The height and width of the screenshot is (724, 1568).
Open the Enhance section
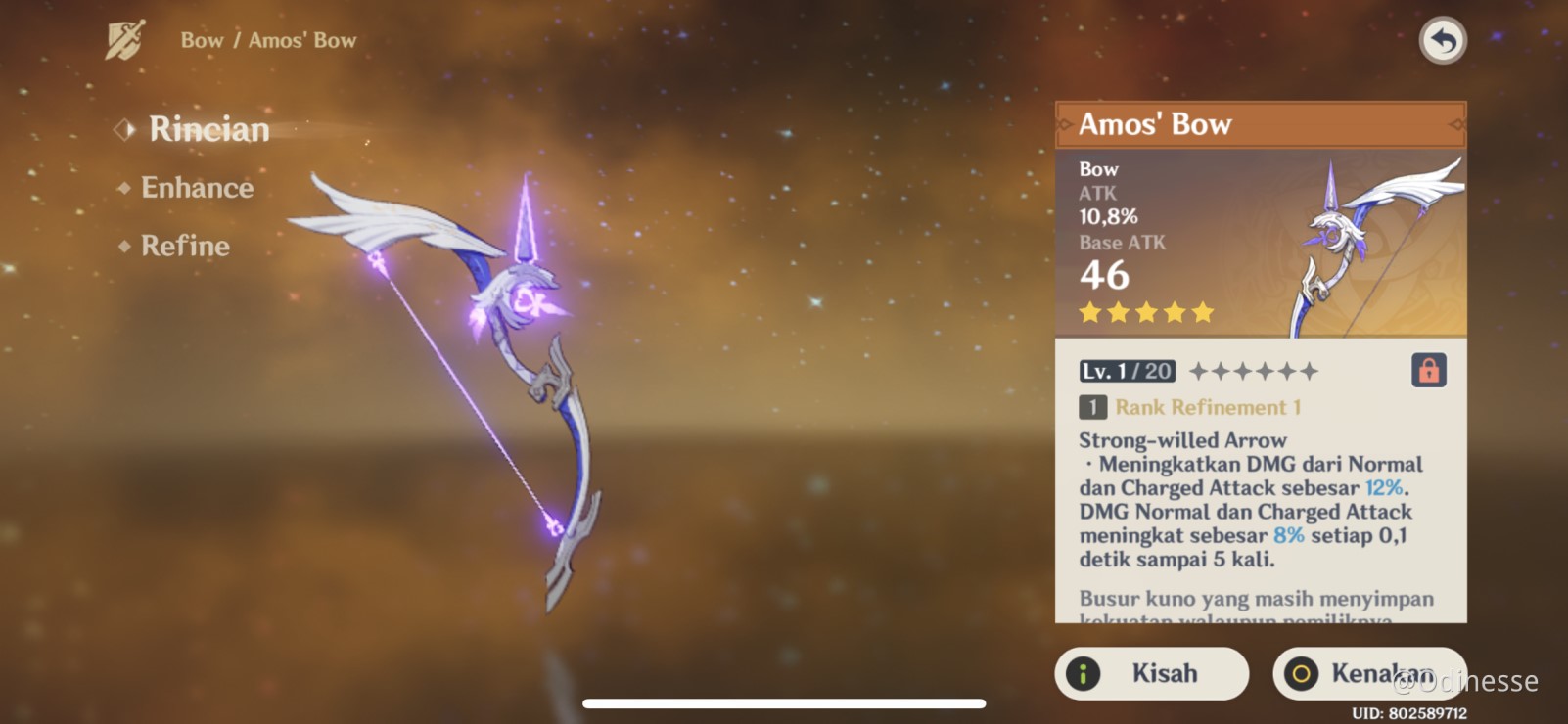point(196,187)
